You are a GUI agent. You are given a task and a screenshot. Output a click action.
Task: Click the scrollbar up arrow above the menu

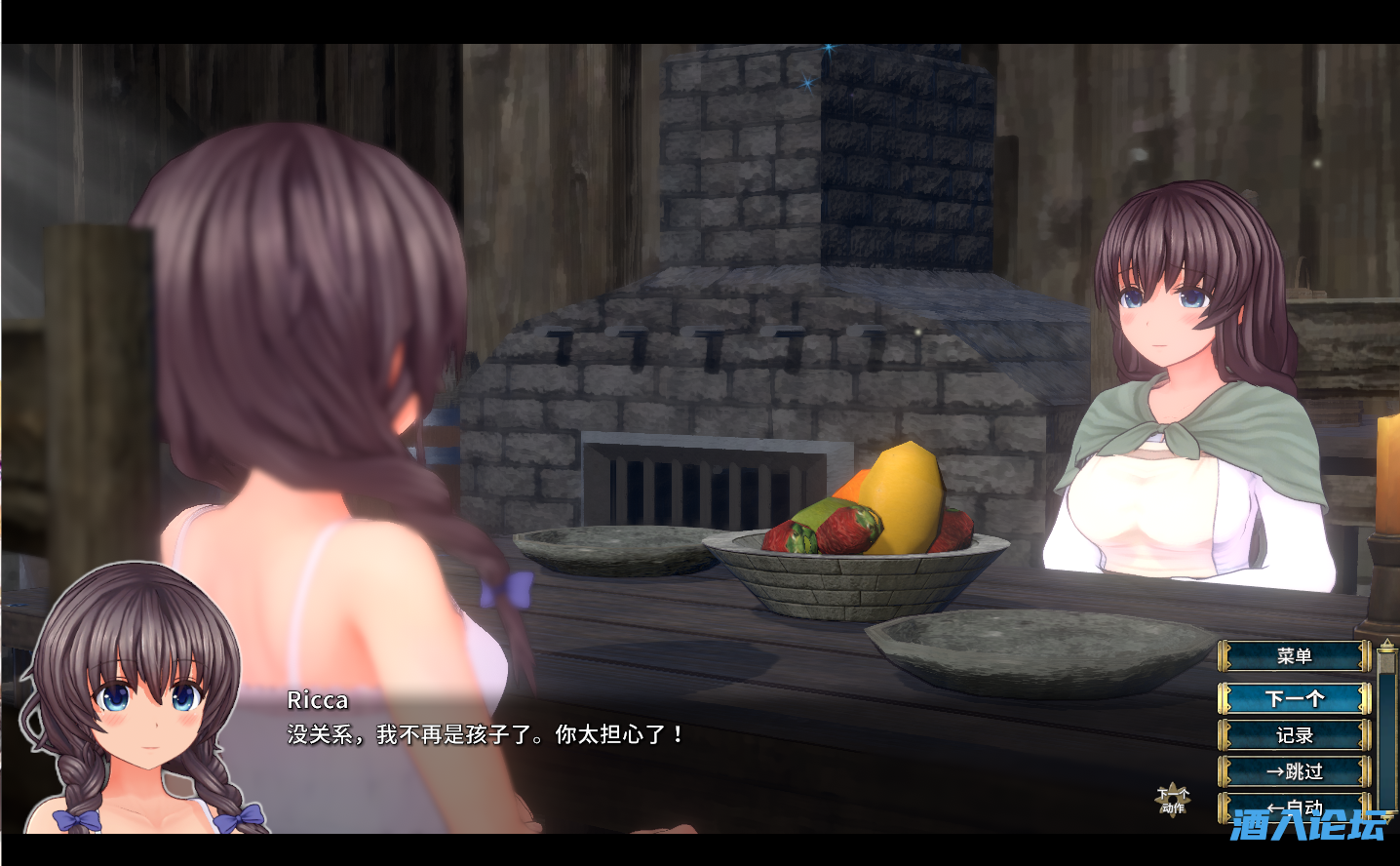(x=1387, y=644)
